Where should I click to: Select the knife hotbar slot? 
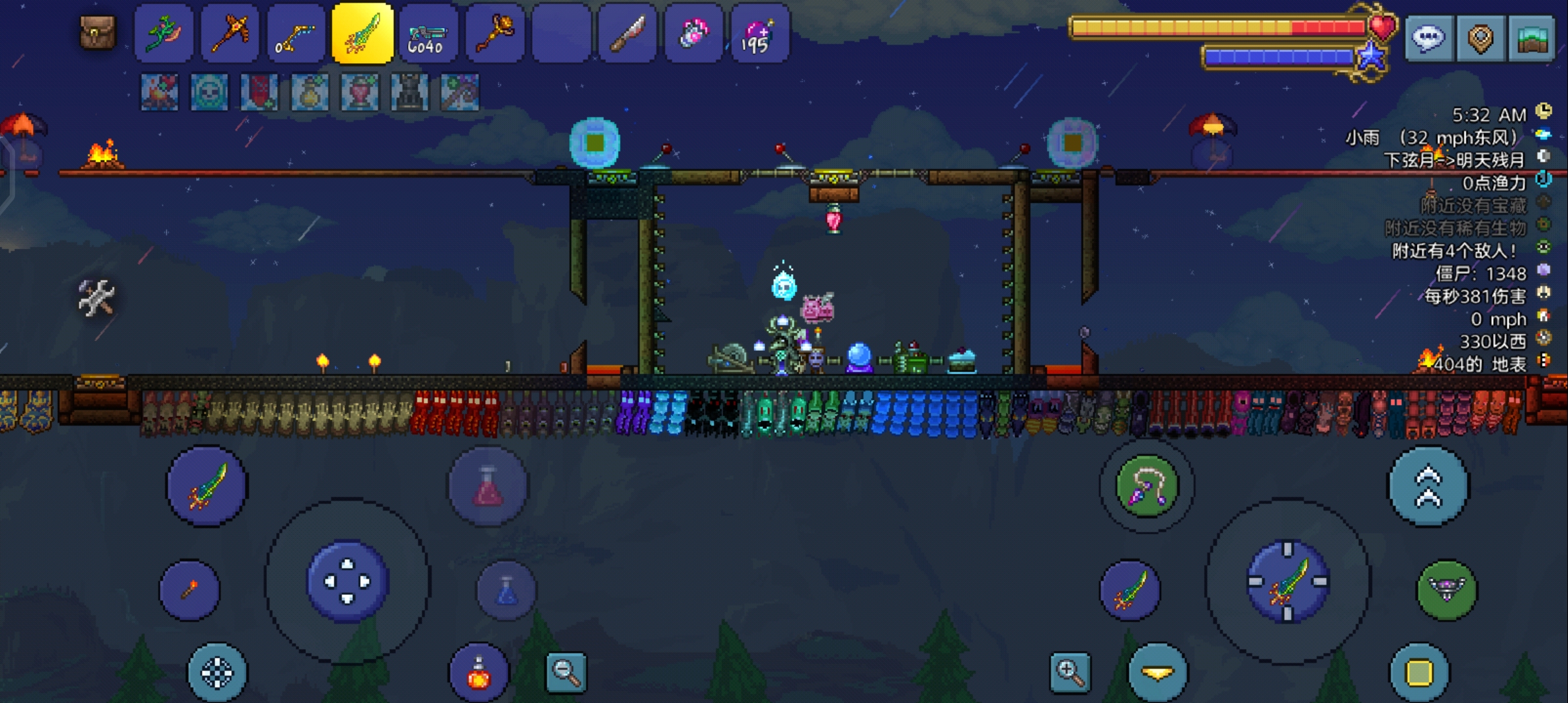(628, 34)
